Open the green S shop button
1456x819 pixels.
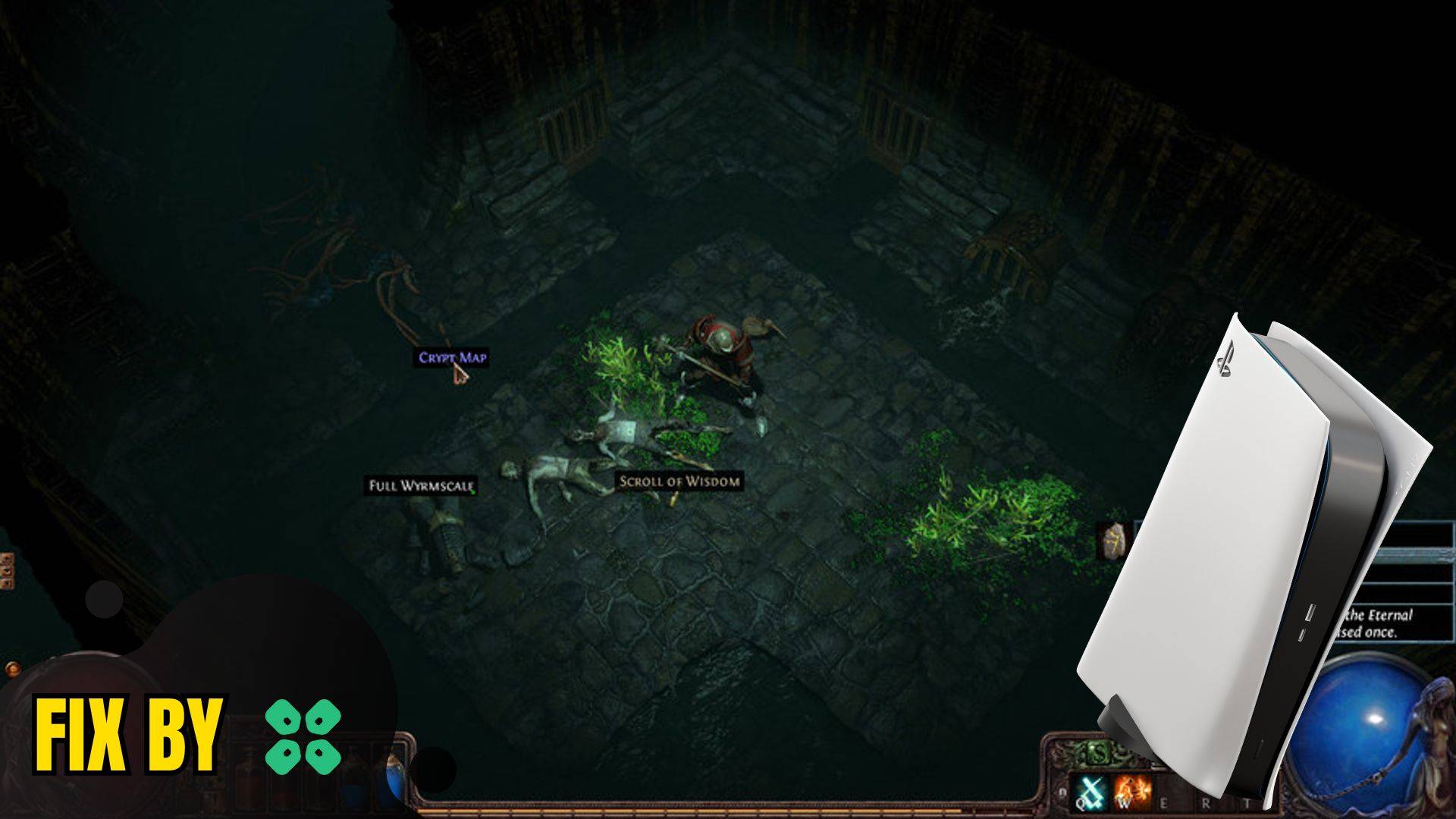[1097, 754]
